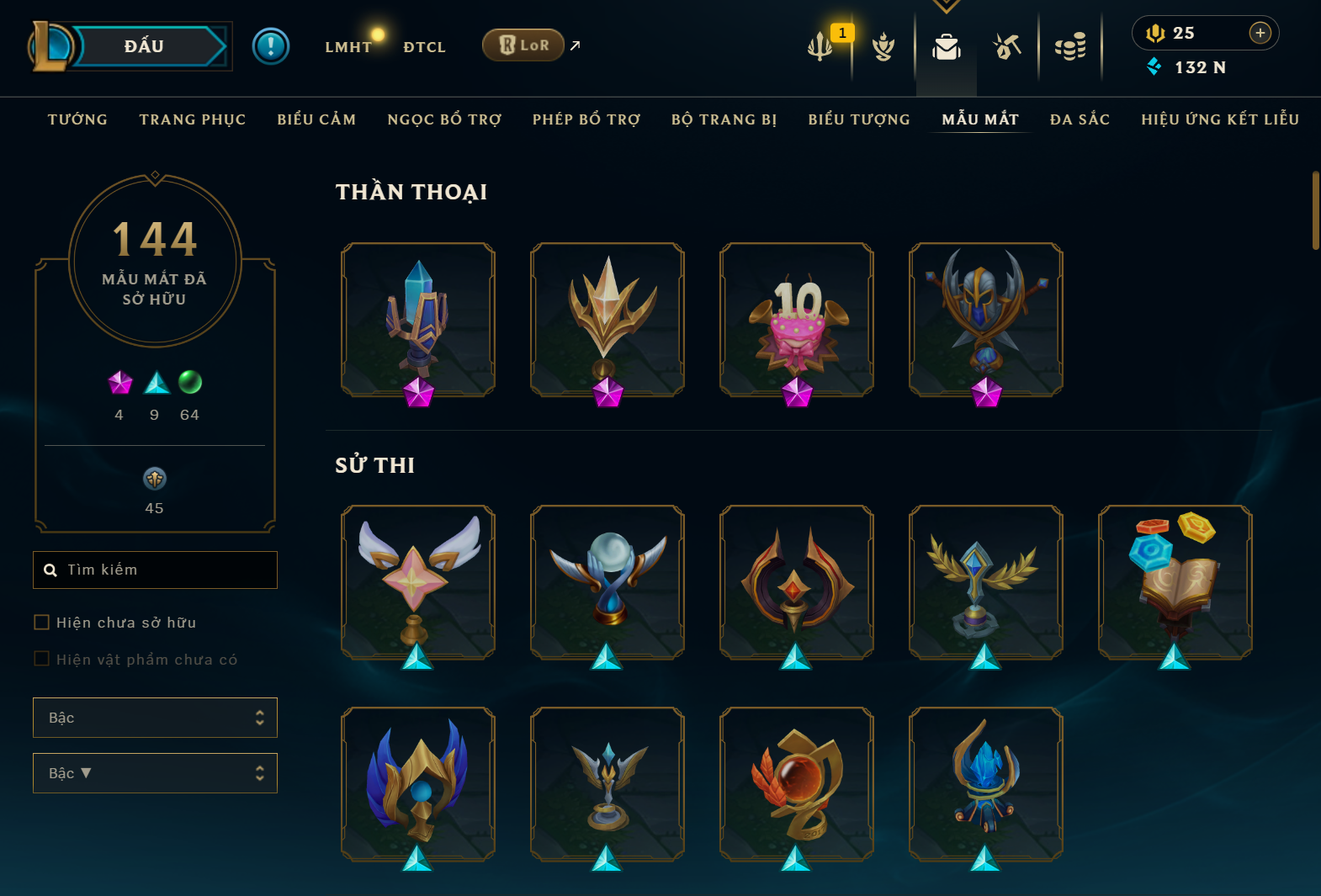Add RP with the plus button
This screenshot has width=1321, height=896.
tap(1260, 33)
